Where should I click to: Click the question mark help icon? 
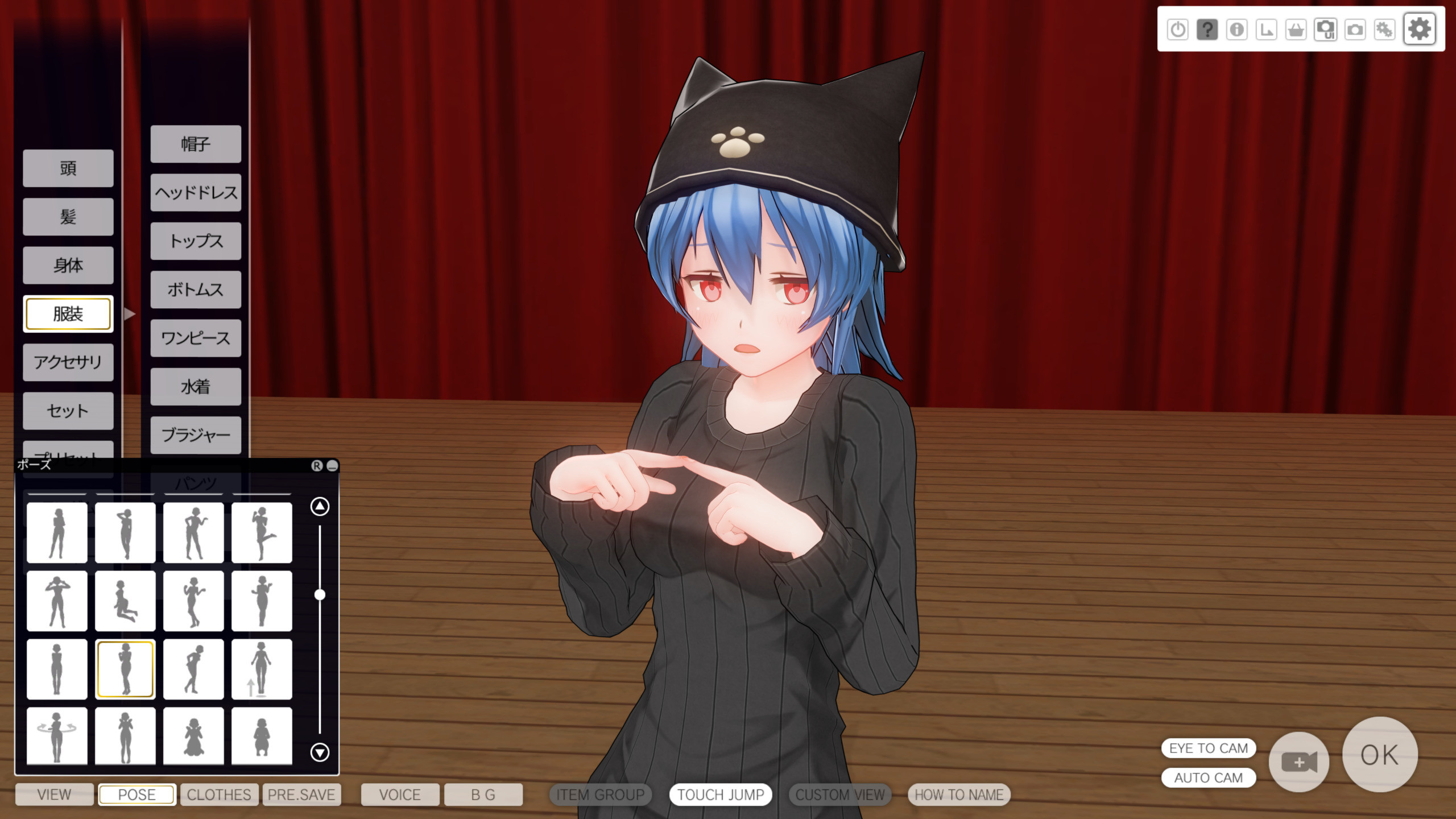1207,29
